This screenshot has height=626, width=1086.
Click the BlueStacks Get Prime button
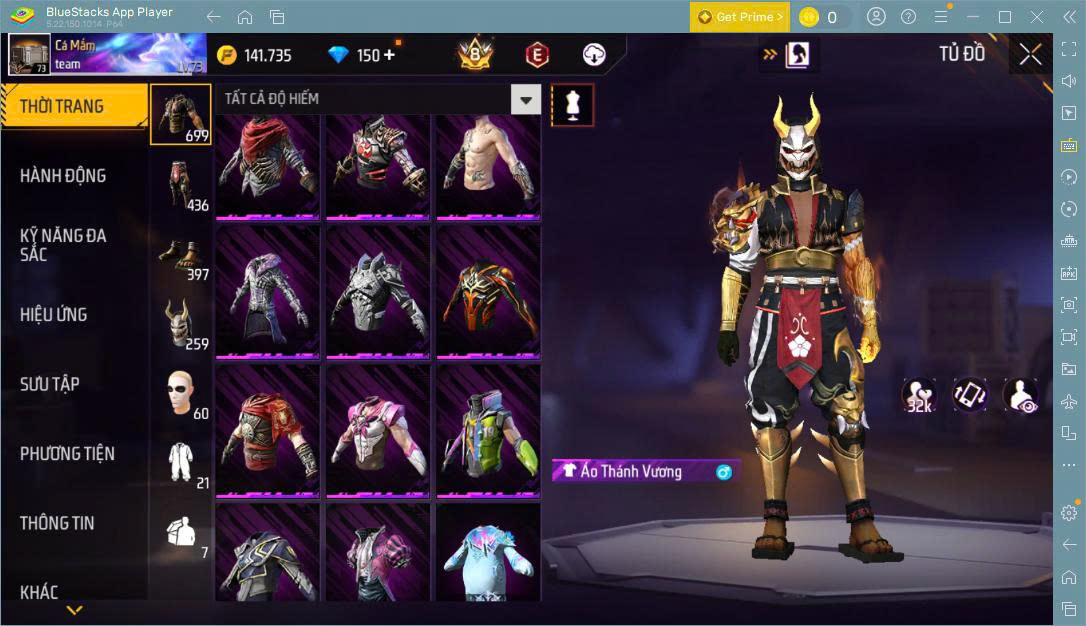(740, 17)
